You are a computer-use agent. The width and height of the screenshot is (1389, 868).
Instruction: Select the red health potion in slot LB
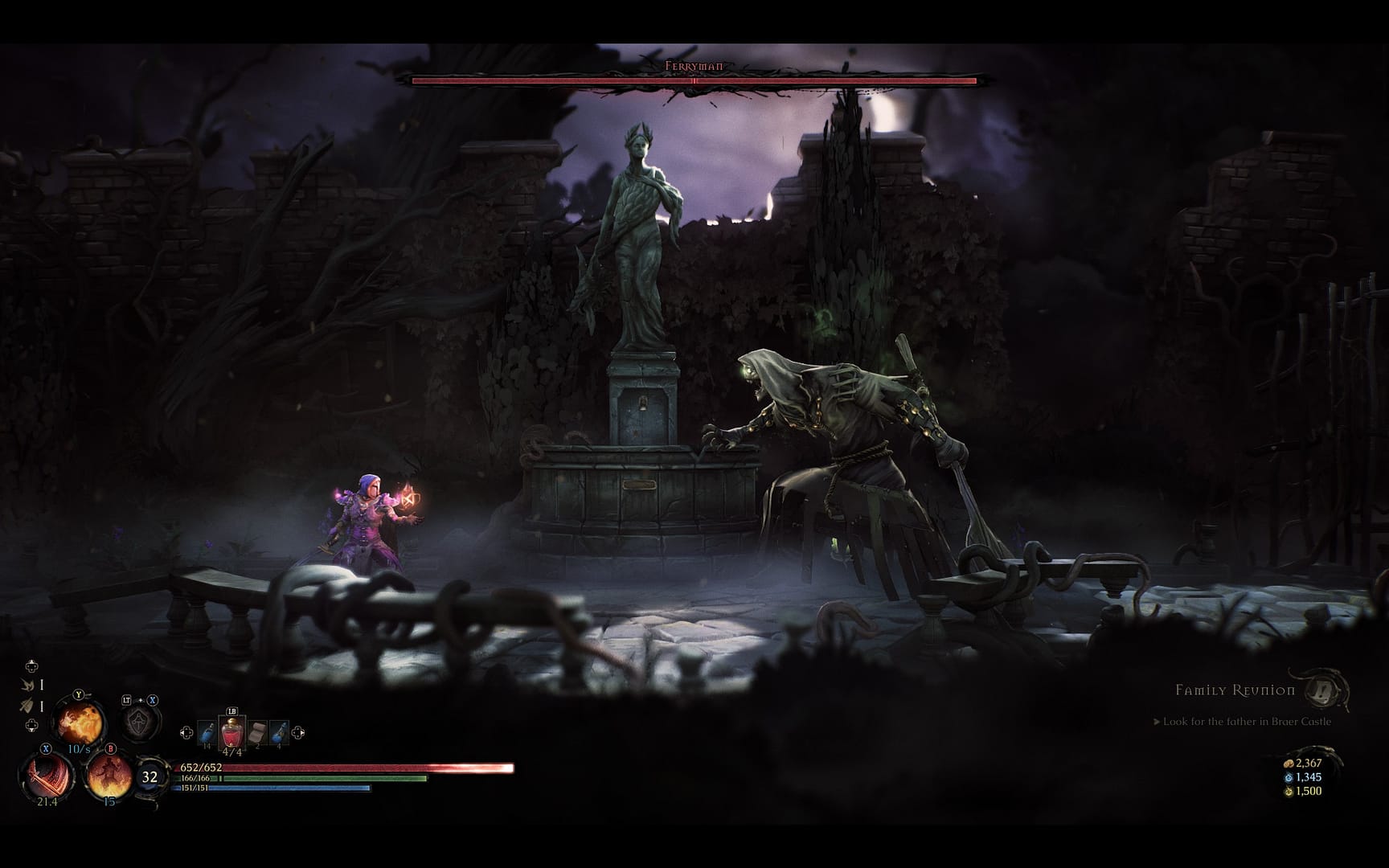click(232, 732)
